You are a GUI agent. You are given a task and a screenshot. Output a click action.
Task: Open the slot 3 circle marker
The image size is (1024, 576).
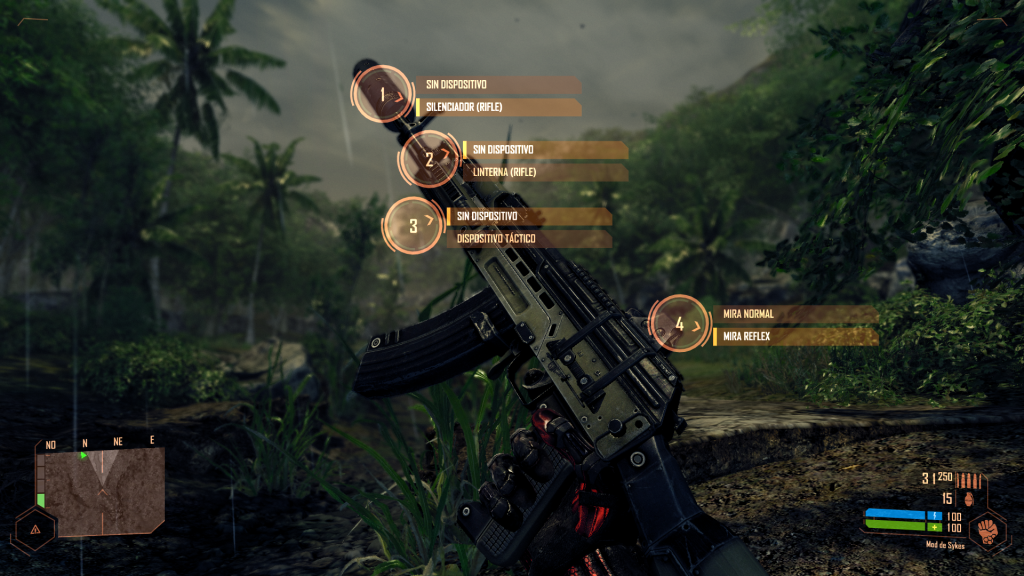point(414,226)
